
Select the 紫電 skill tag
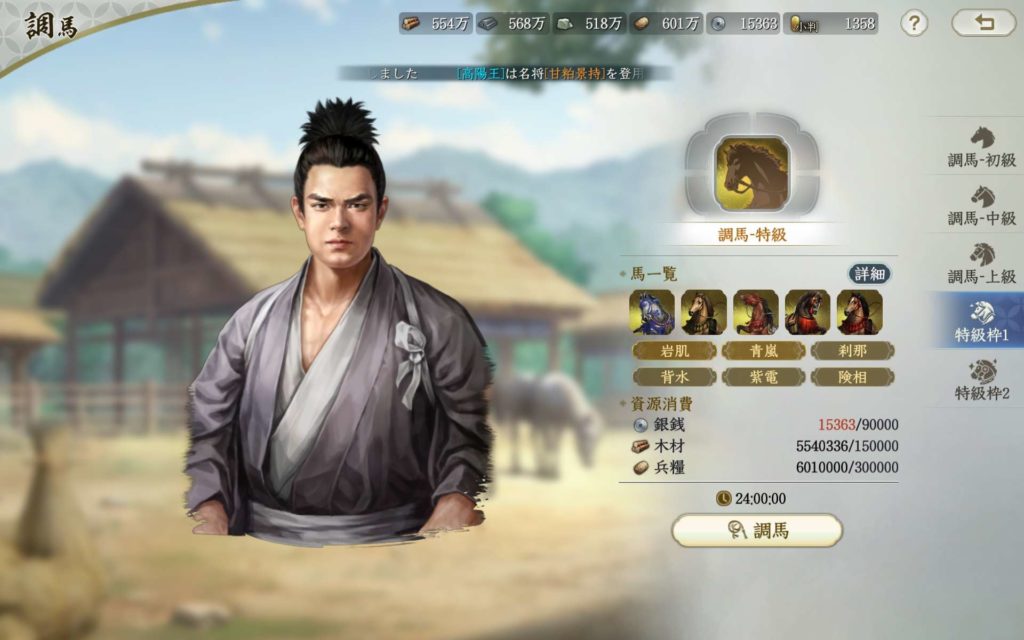[x=763, y=377]
